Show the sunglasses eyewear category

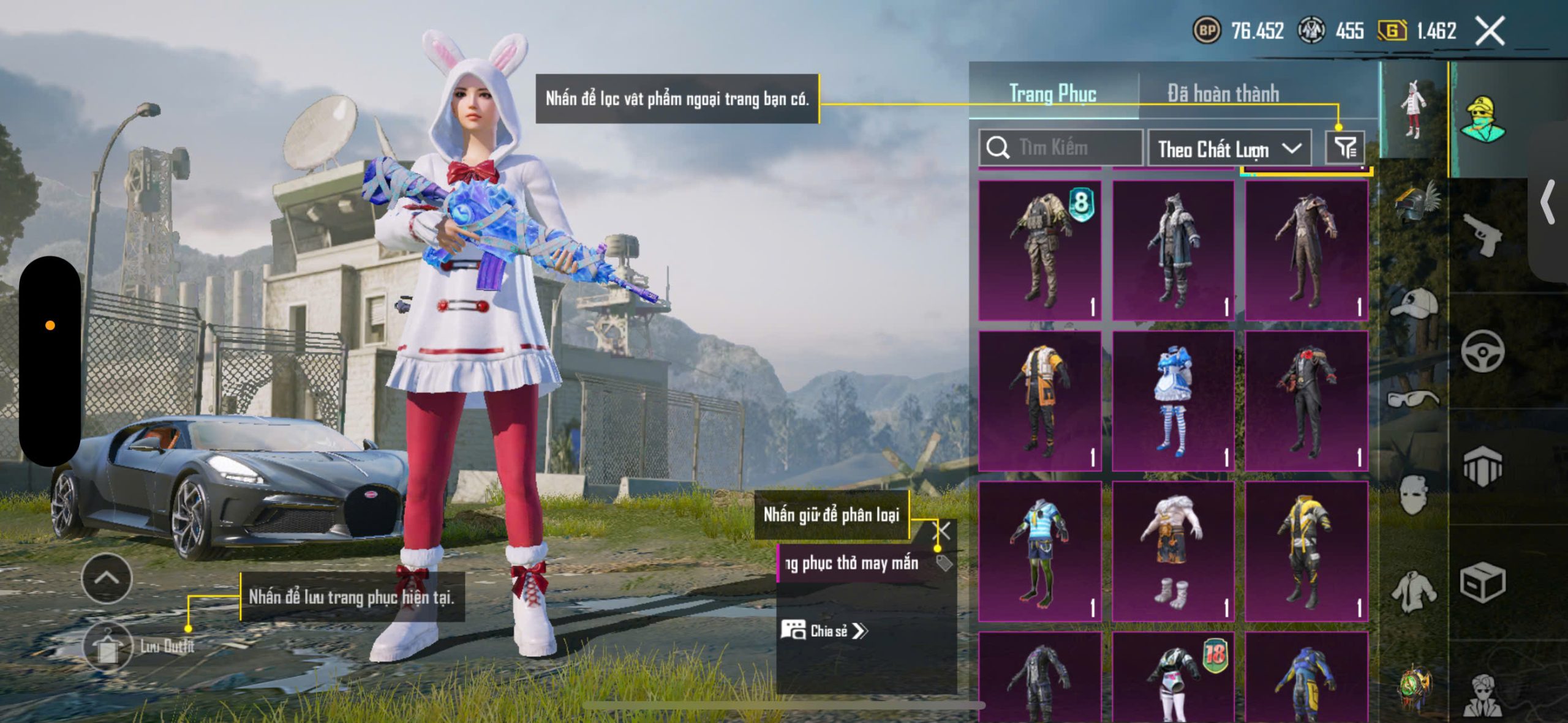click(1413, 399)
